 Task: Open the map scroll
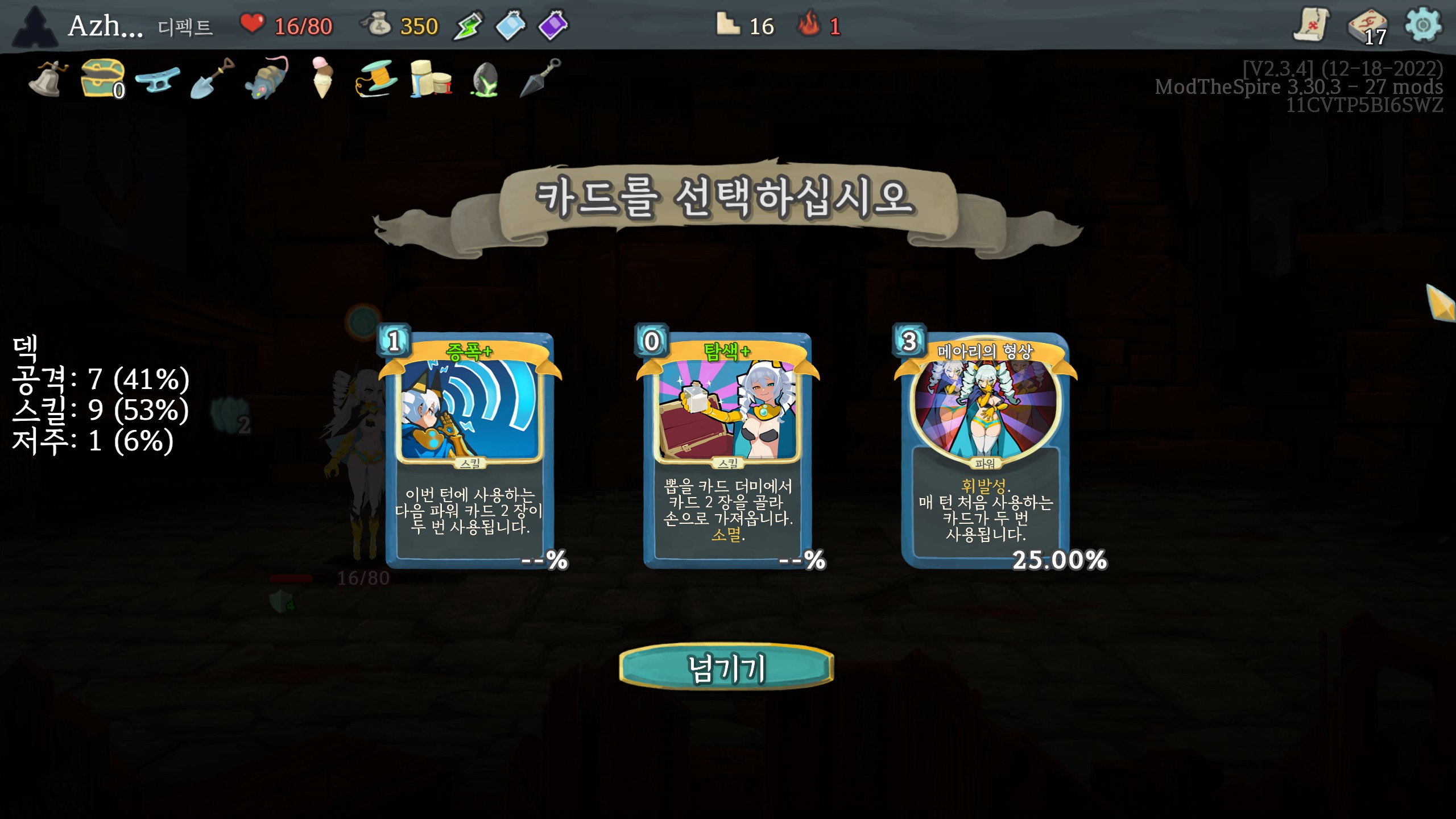[x=1312, y=26]
